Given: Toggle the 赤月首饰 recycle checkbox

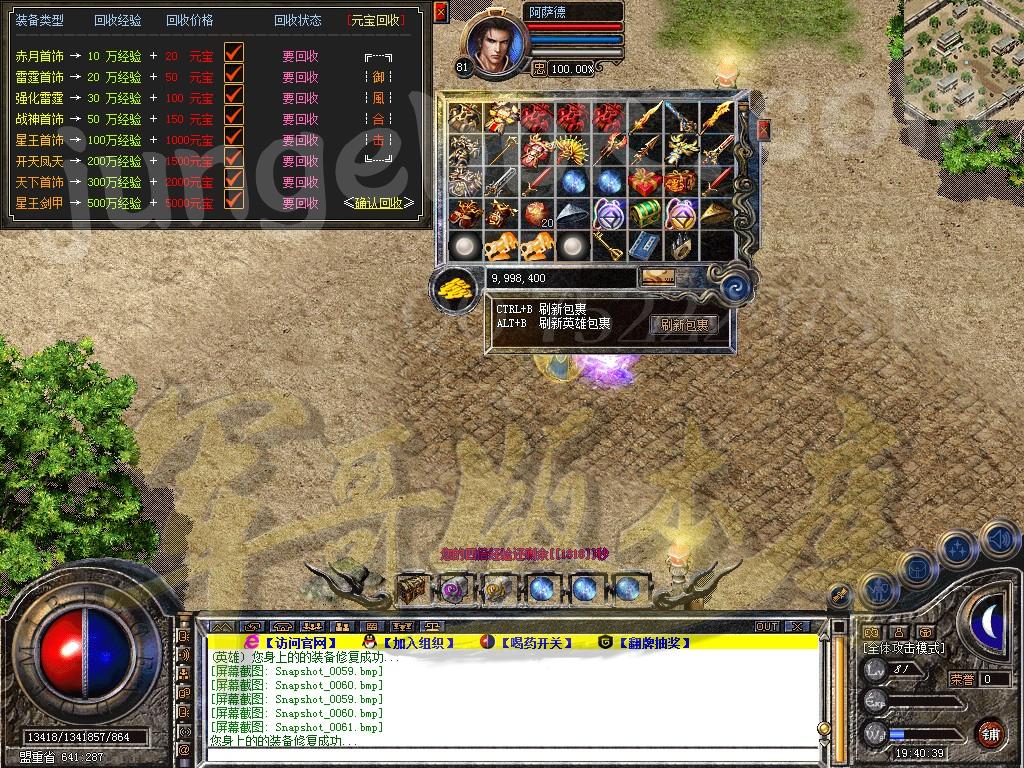Looking at the screenshot, I should click(x=234, y=54).
